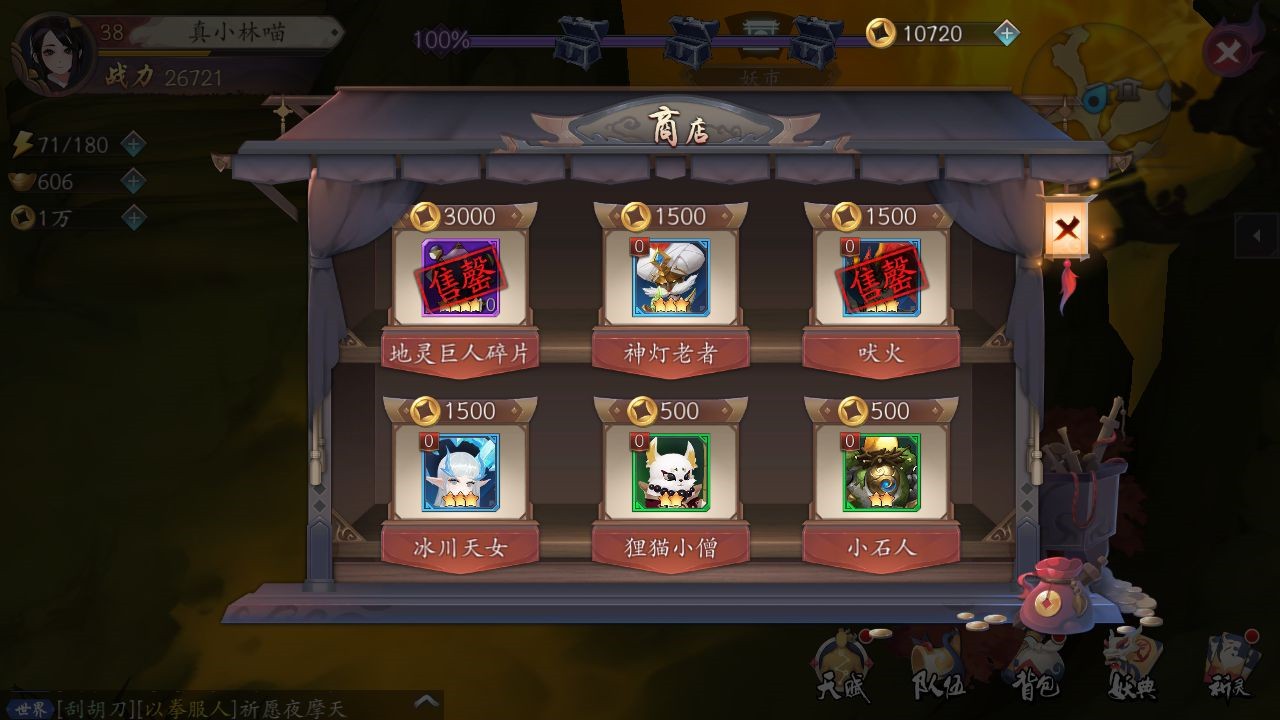Screen dimensions: 1280x720
Task: Add more gold coins beside the 10720 balance
Action: tap(1007, 34)
